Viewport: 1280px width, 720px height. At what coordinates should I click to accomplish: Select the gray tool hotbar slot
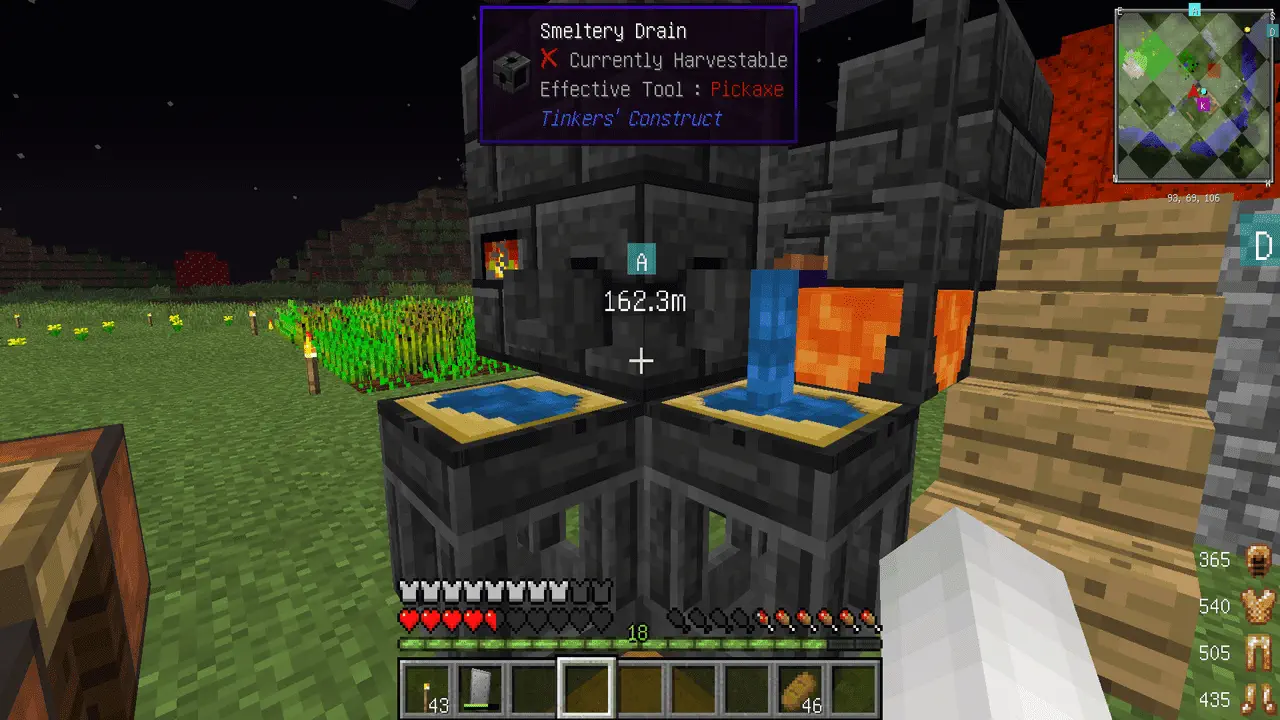tap(480, 689)
